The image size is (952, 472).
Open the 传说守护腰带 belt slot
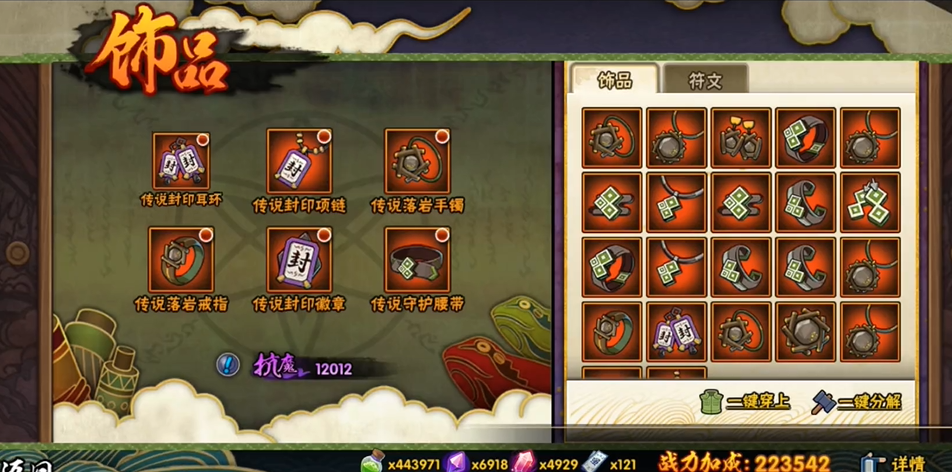pos(417,259)
